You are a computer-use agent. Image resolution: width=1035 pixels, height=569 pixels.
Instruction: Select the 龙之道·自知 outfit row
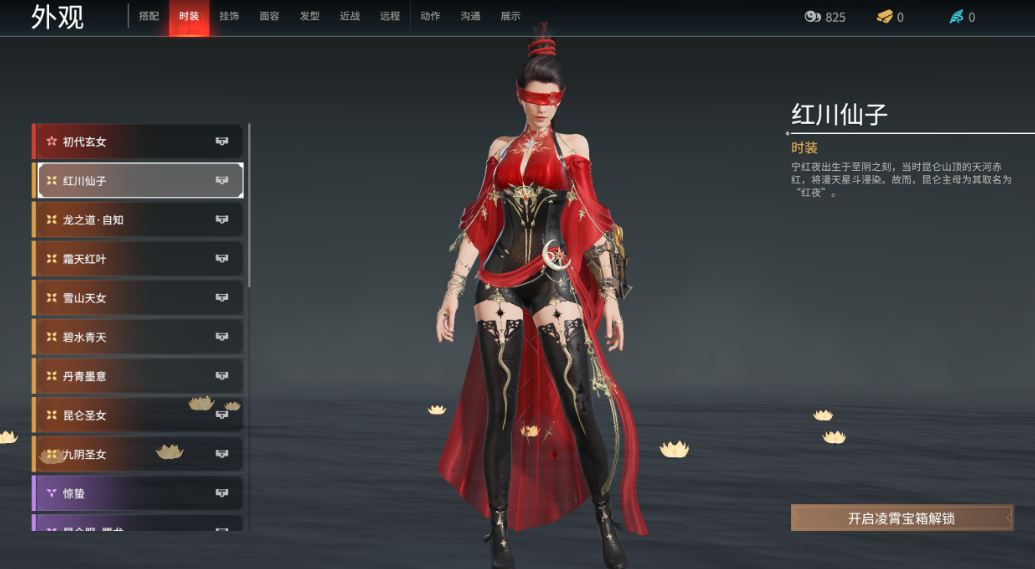[x=139, y=220]
